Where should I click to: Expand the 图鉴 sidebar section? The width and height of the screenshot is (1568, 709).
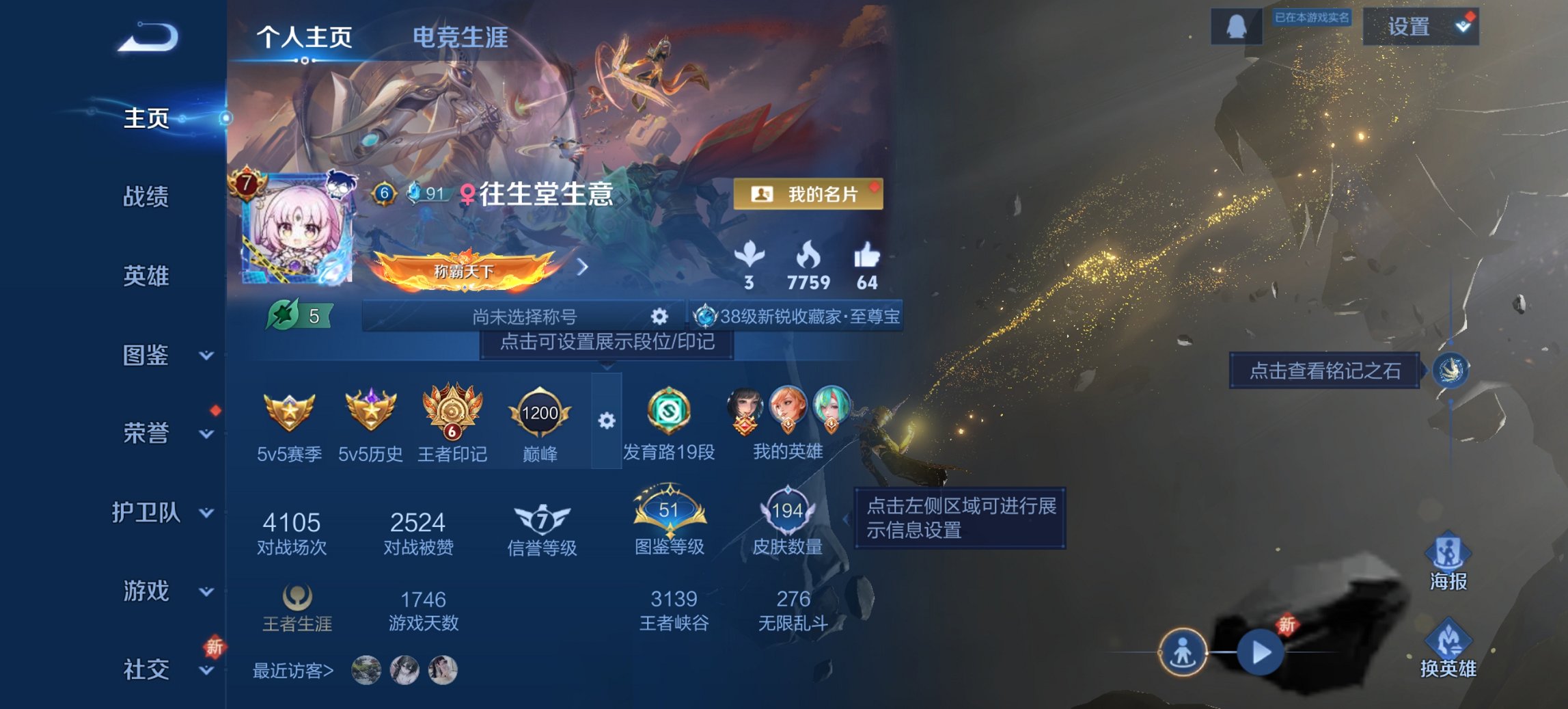tap(147, 356)
